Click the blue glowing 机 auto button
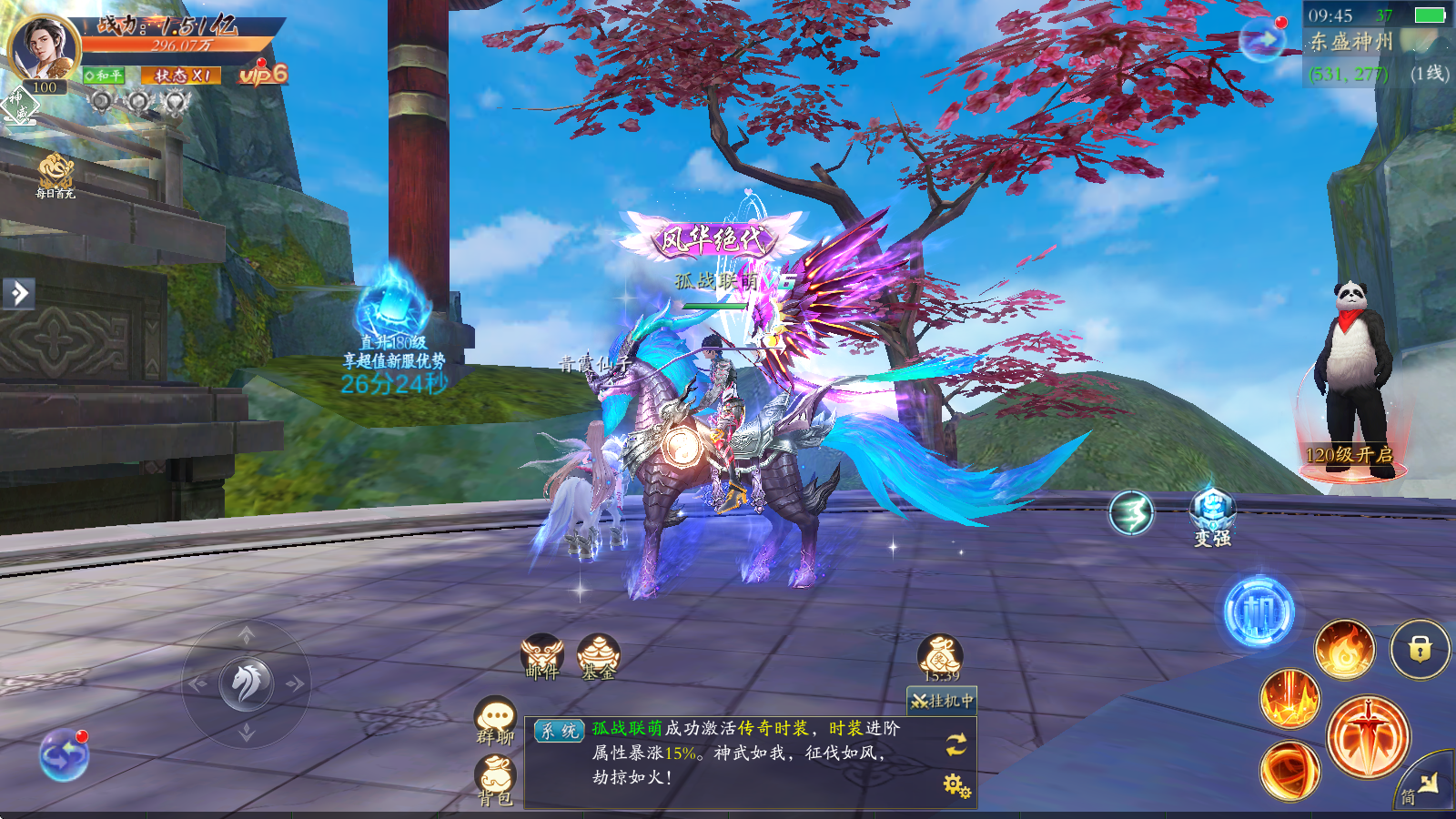 coord(1259,612)
